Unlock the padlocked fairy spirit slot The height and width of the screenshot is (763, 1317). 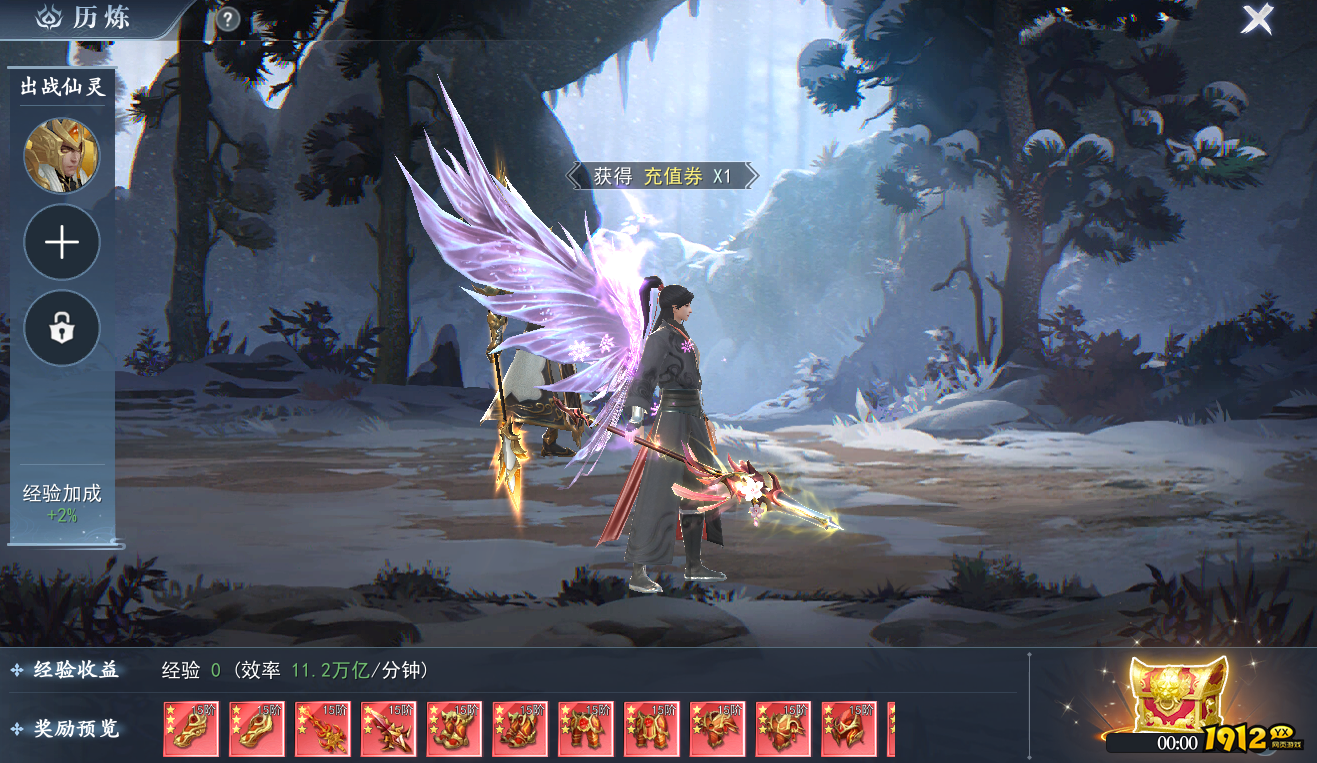click(x=62, y=328)
